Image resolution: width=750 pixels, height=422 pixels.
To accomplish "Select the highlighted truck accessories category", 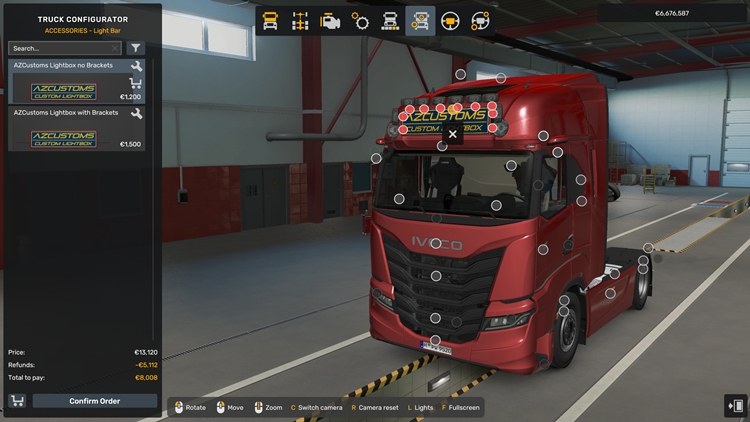I will click(x=420, y=20).
